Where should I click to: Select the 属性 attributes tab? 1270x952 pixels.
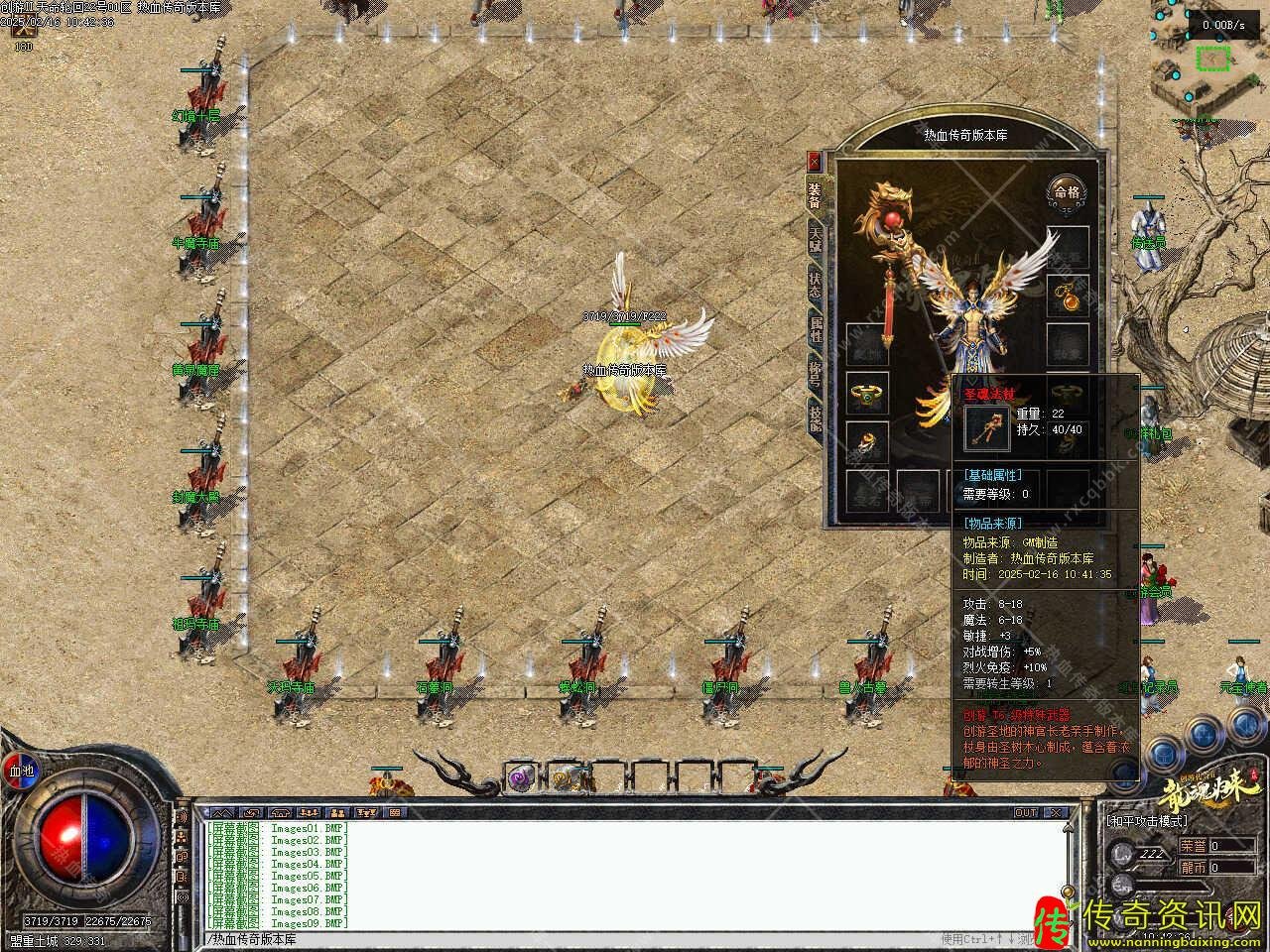pyautogui.click(x=815, y=330)
